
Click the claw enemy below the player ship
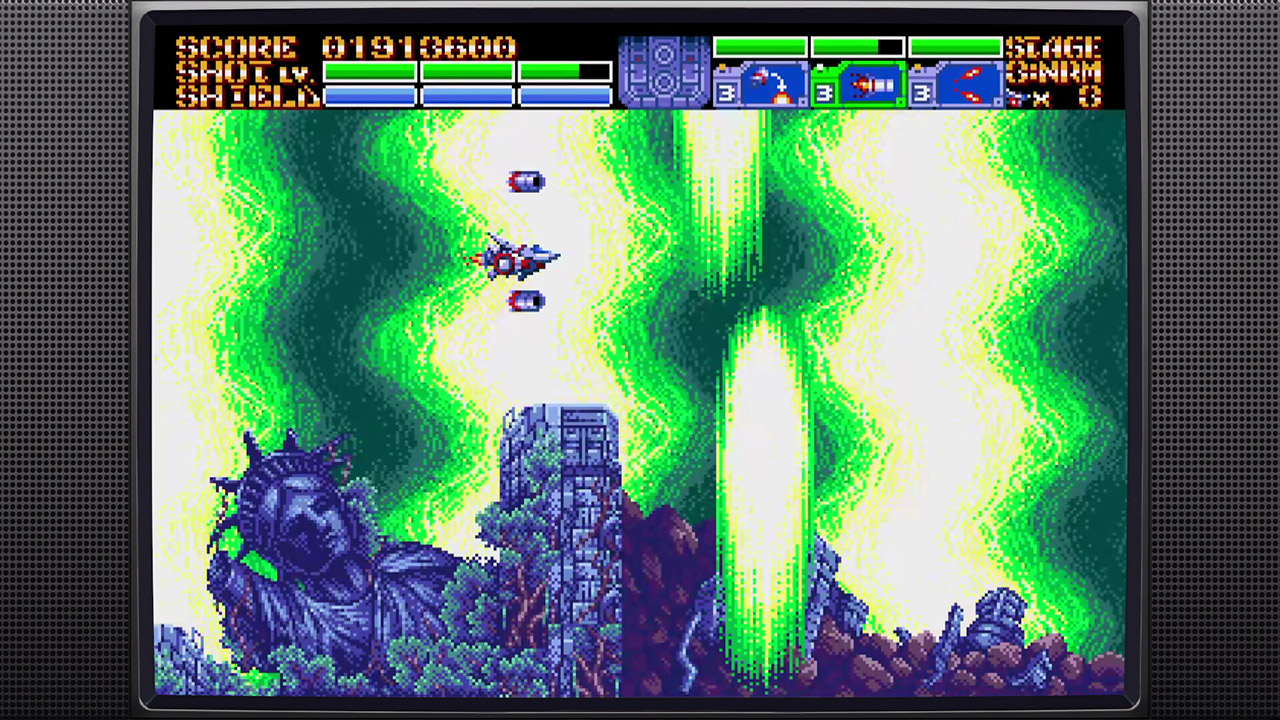click(527, 302)
